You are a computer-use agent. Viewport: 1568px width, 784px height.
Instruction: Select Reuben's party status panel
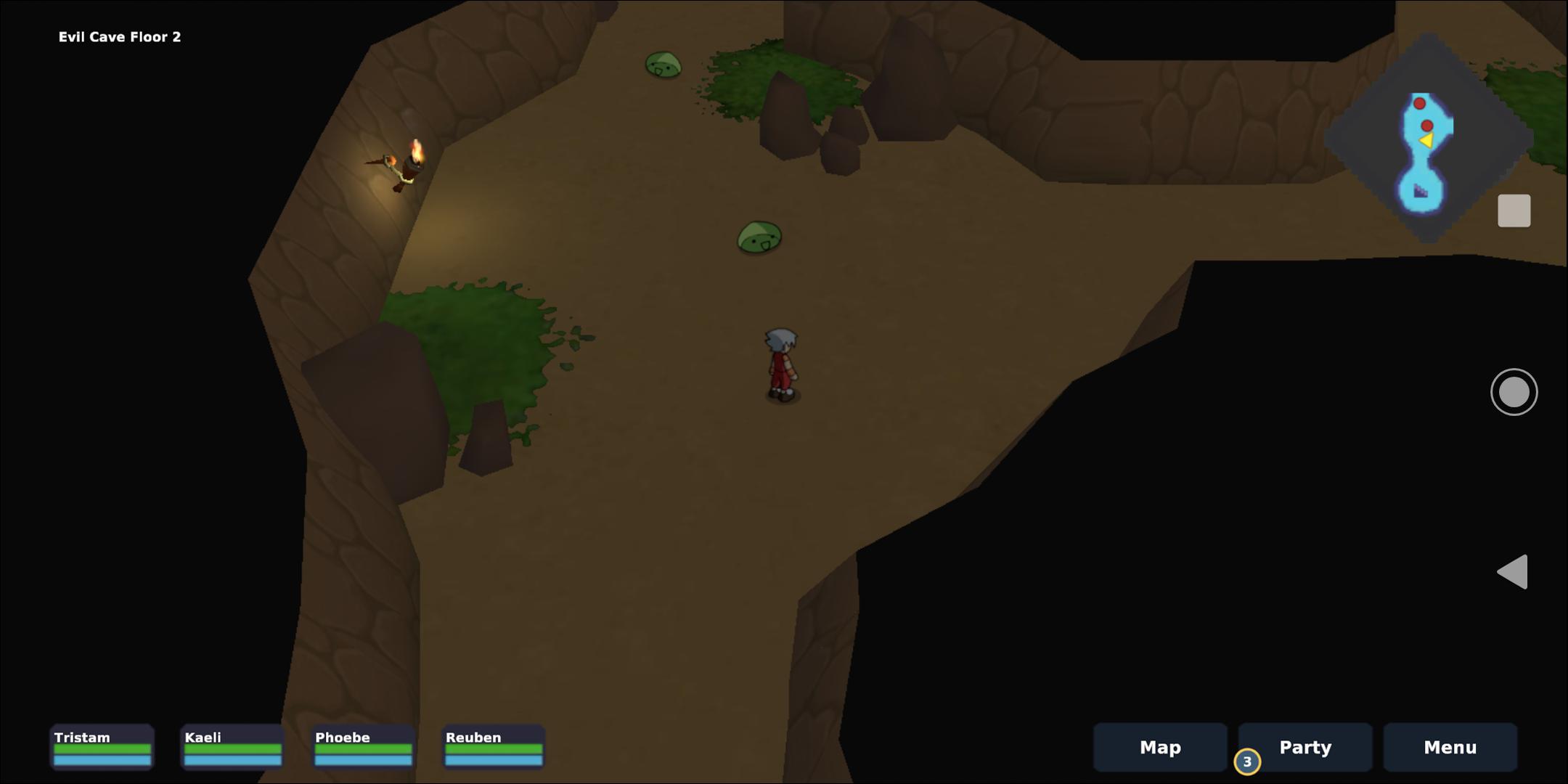tap(494, 746)
